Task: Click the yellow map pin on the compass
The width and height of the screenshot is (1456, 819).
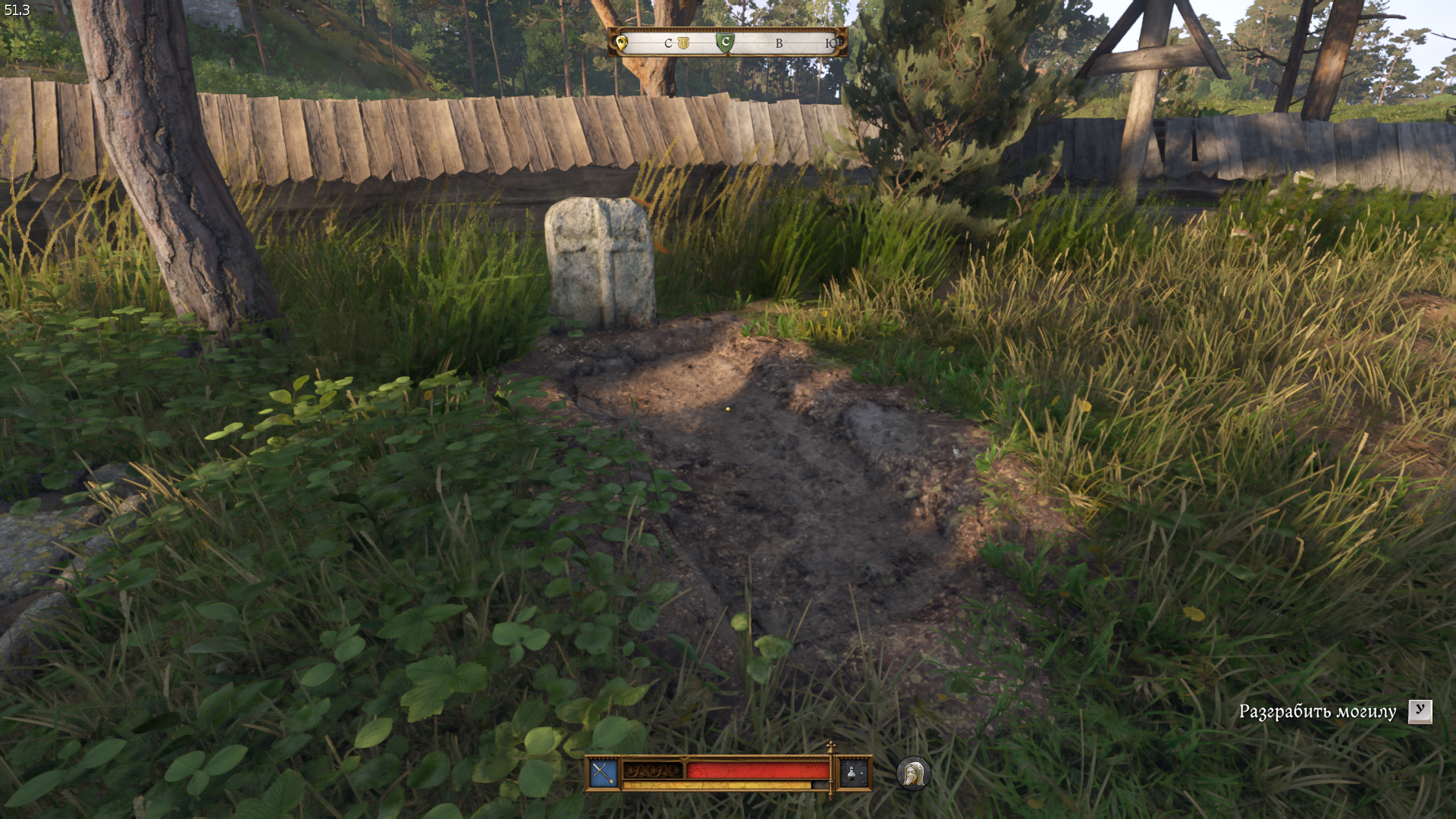Action: [x=622, y=43]
